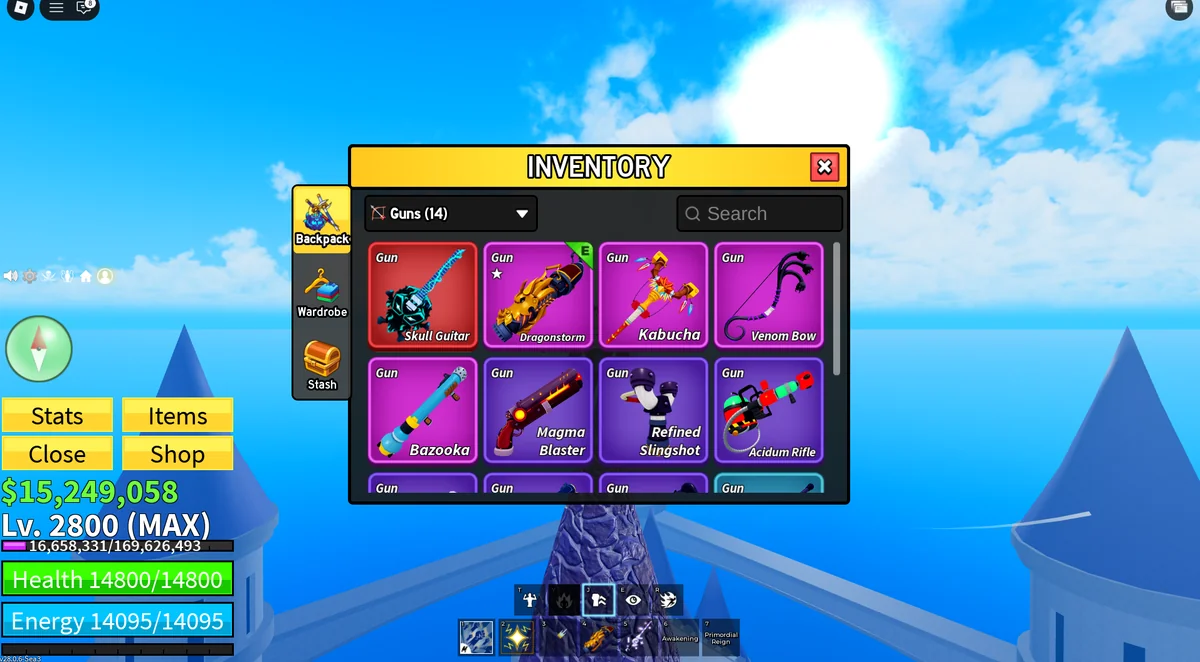Select the Magma Blaster slot

538,410
